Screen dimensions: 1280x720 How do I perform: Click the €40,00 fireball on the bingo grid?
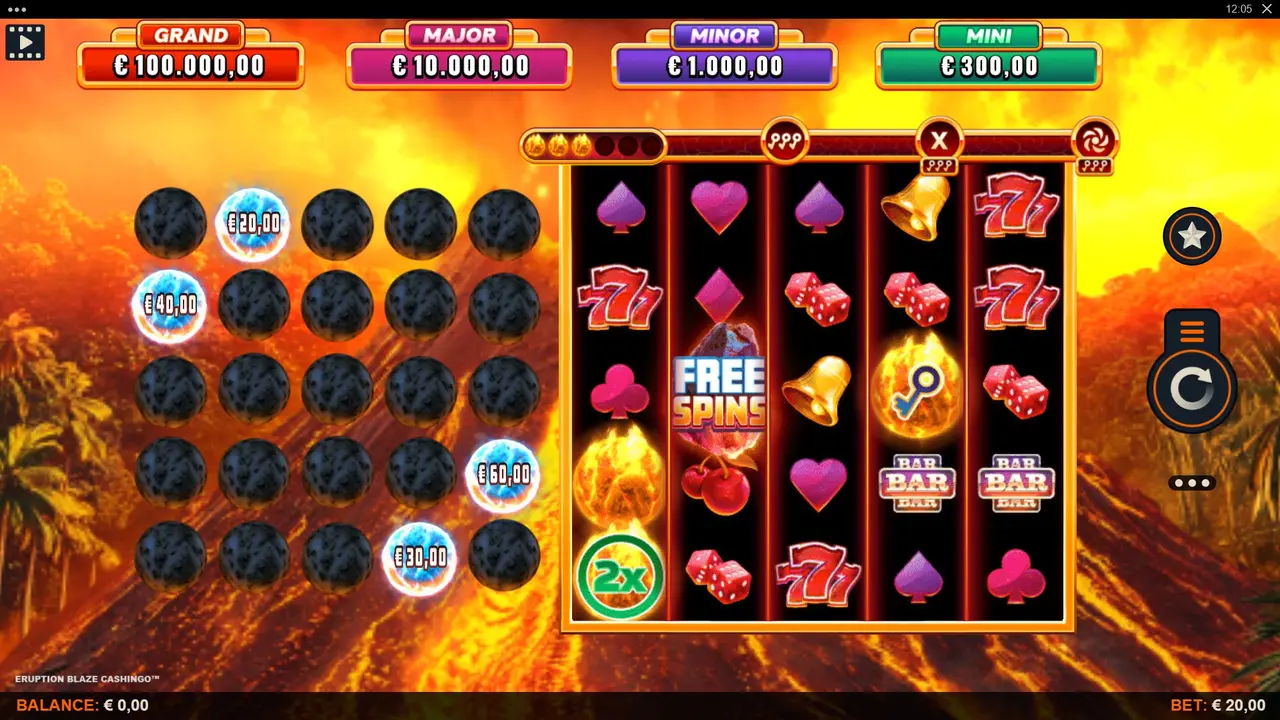click(169, 306)
